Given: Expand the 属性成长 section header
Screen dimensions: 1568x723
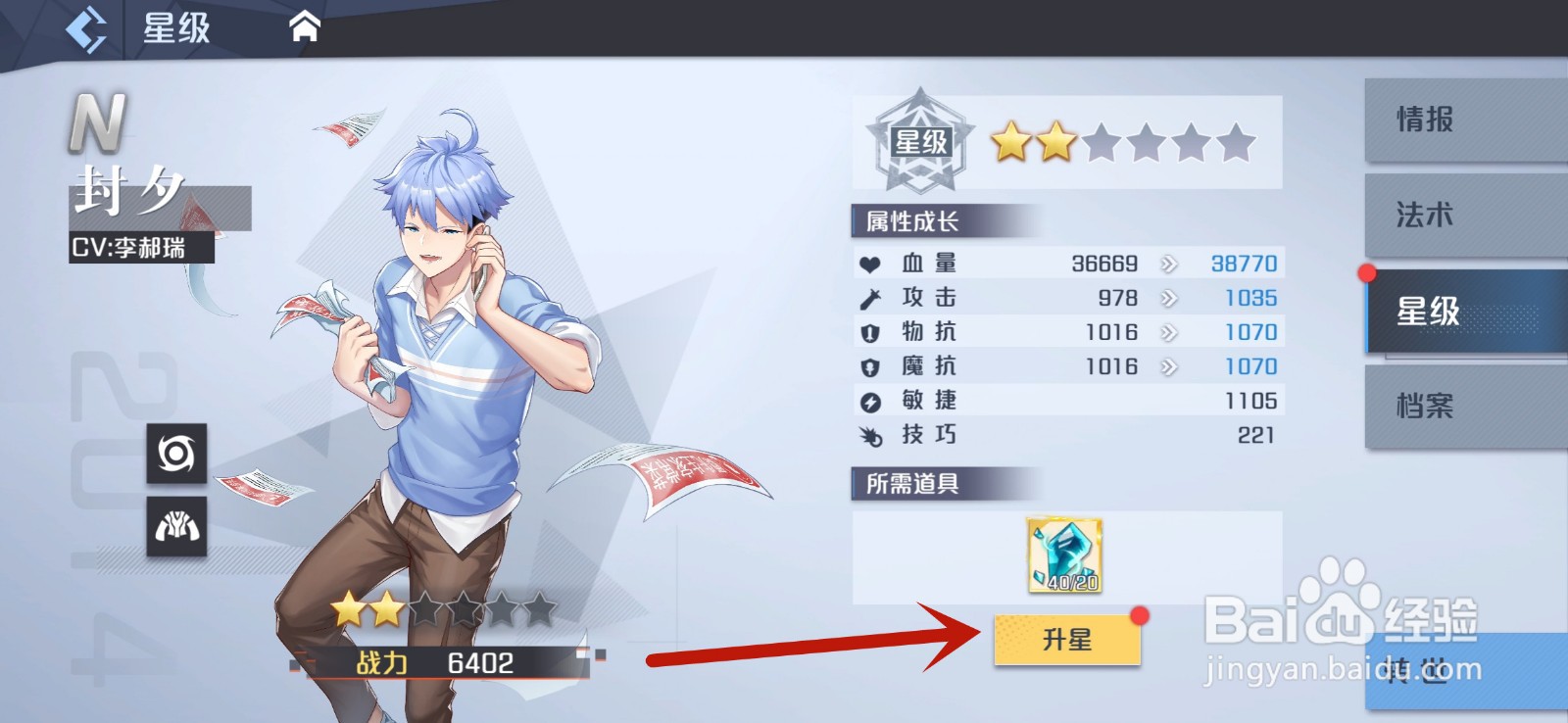Looking at the screenshot, I should [x=914, y=219].
